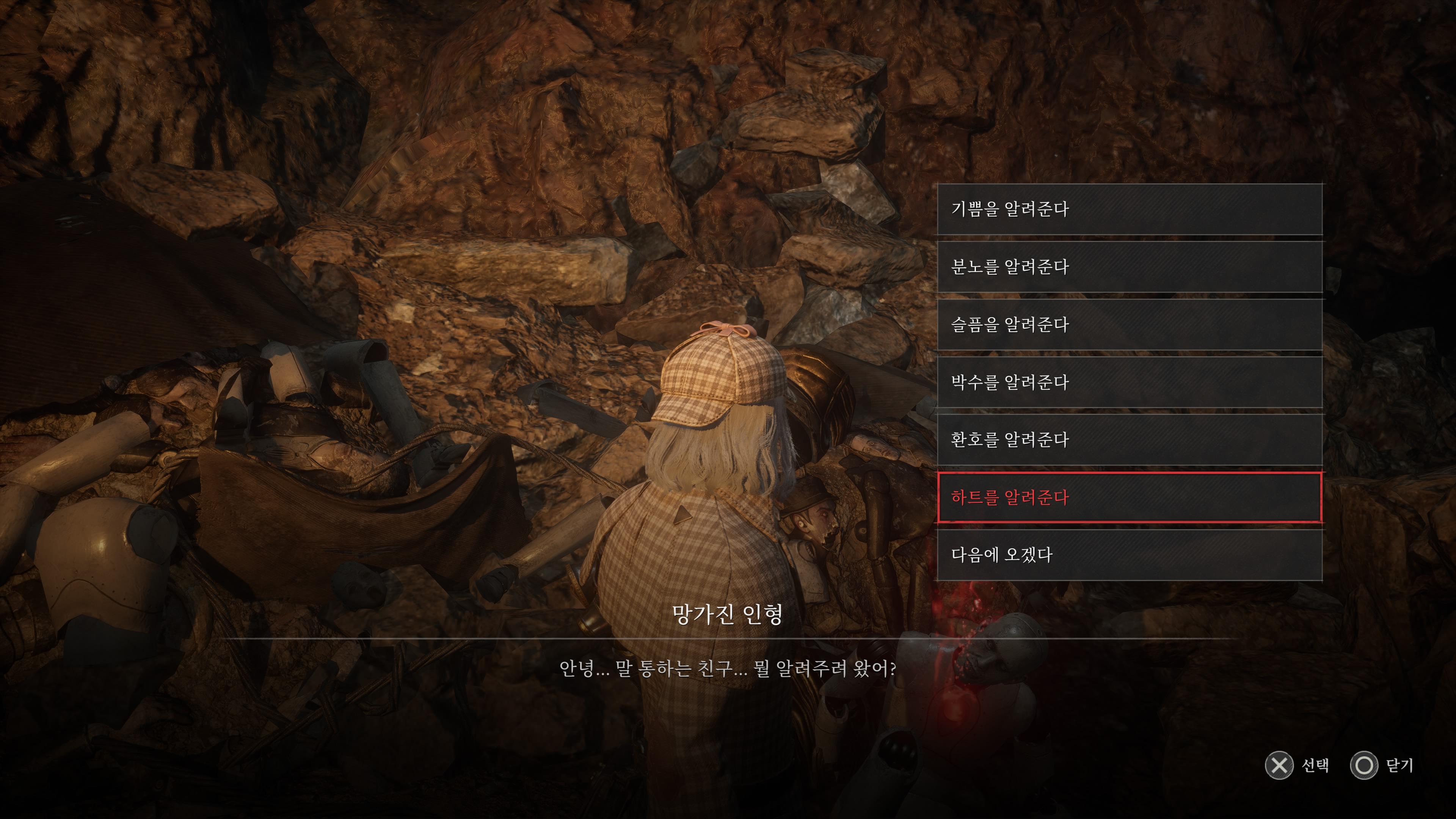Choose the '기쁨을 알려준다' dialogue option
The width and height of the screenshot is (1456, 819).
(x=1129, y=209)
